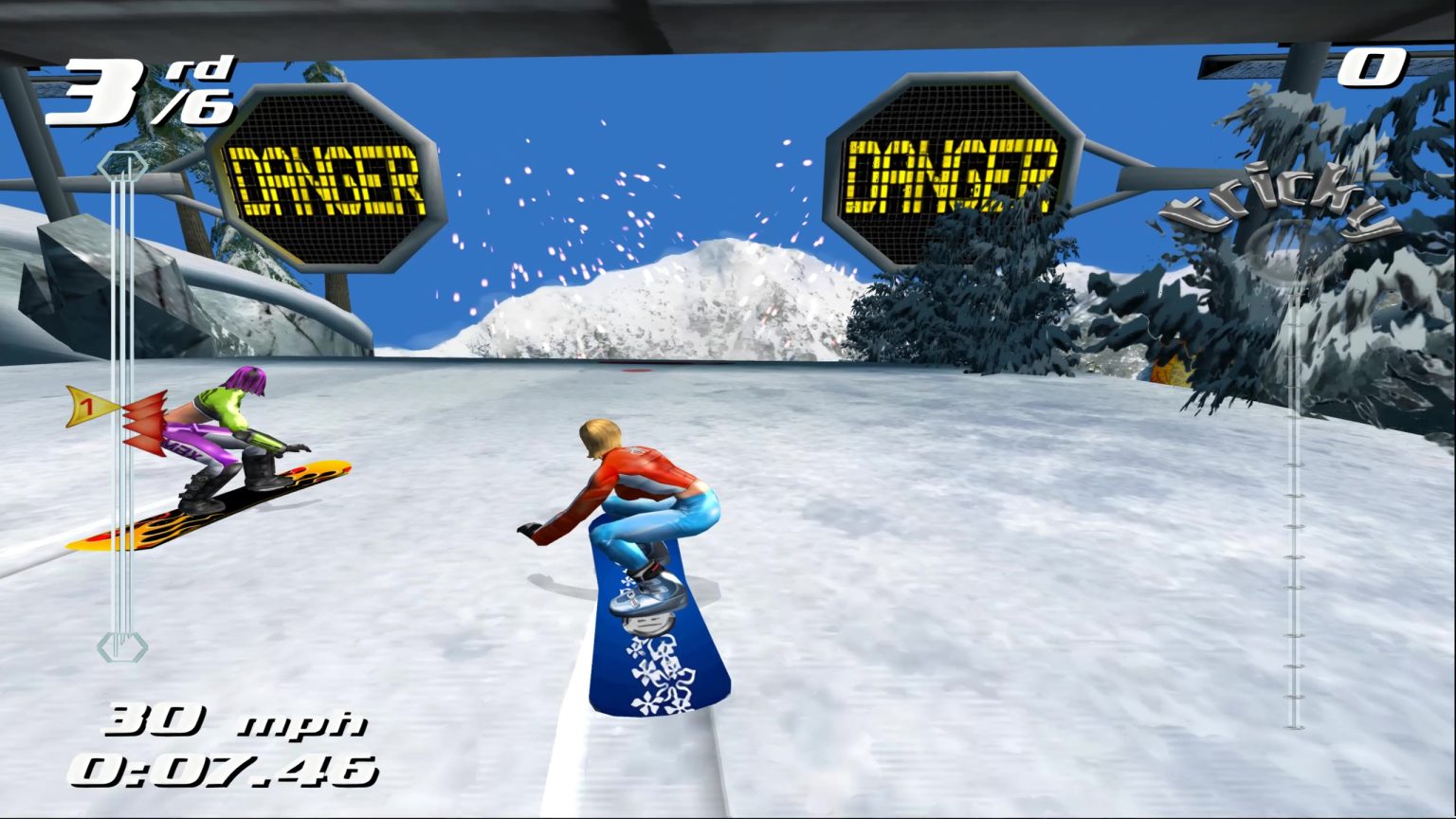This screenshot has width=1456, height=819.
Task: Click the diamond endpoint at the track's bottom
Action: tap(122, 648)
